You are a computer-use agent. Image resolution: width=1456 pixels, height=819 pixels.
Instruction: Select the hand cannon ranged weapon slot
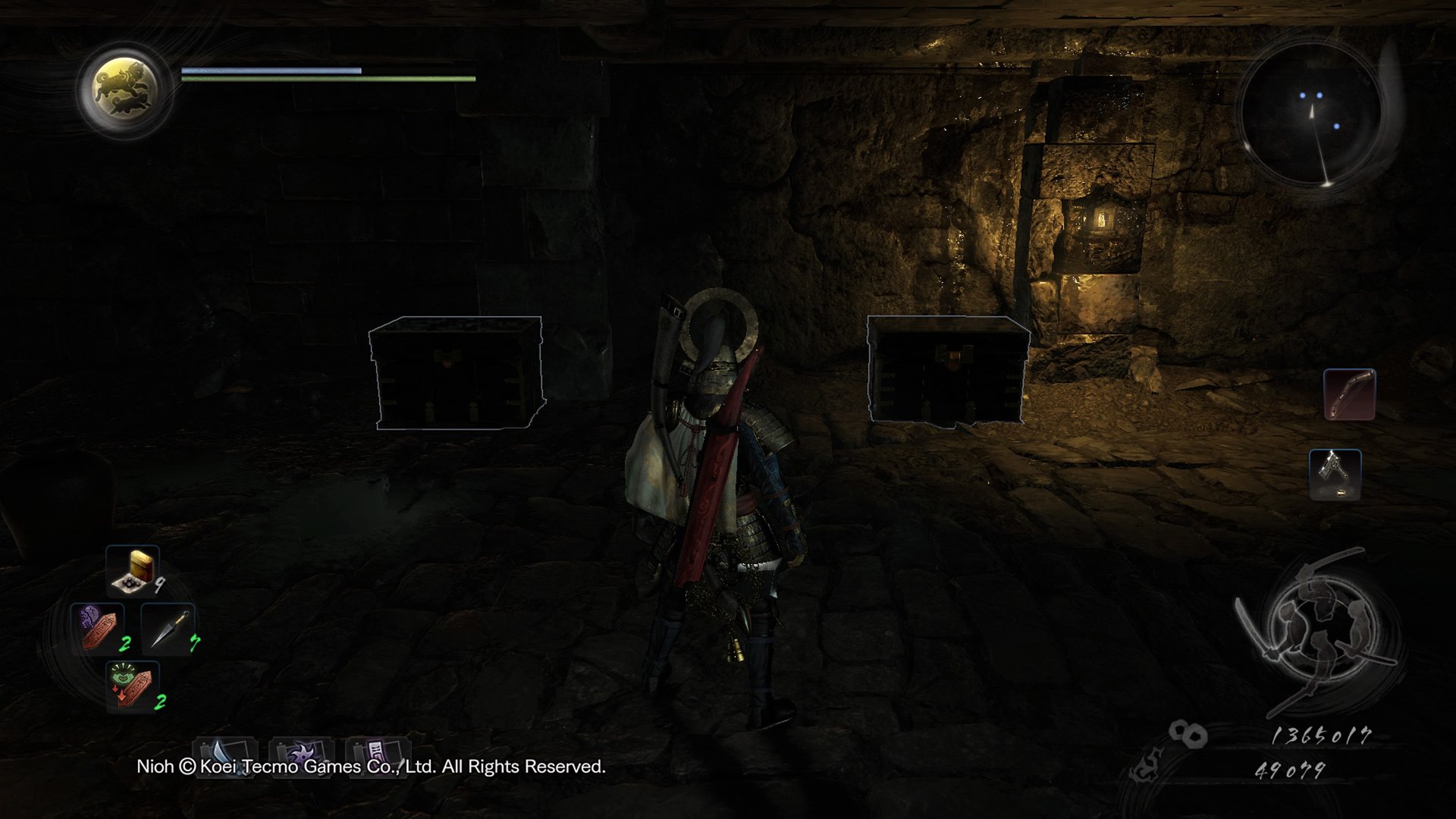tap(1335, 475)
